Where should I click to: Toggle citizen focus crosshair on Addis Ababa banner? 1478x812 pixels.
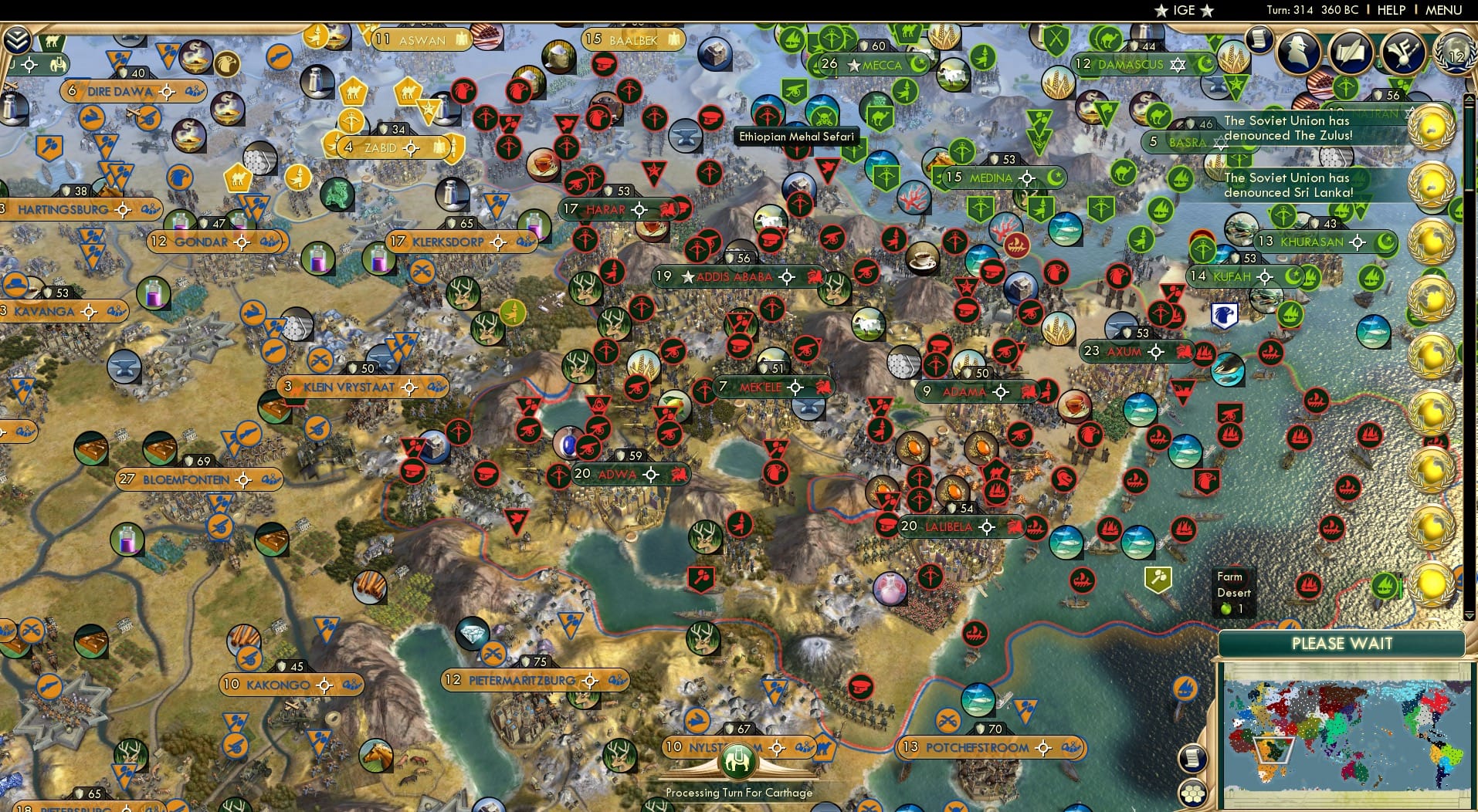(786, 276)
